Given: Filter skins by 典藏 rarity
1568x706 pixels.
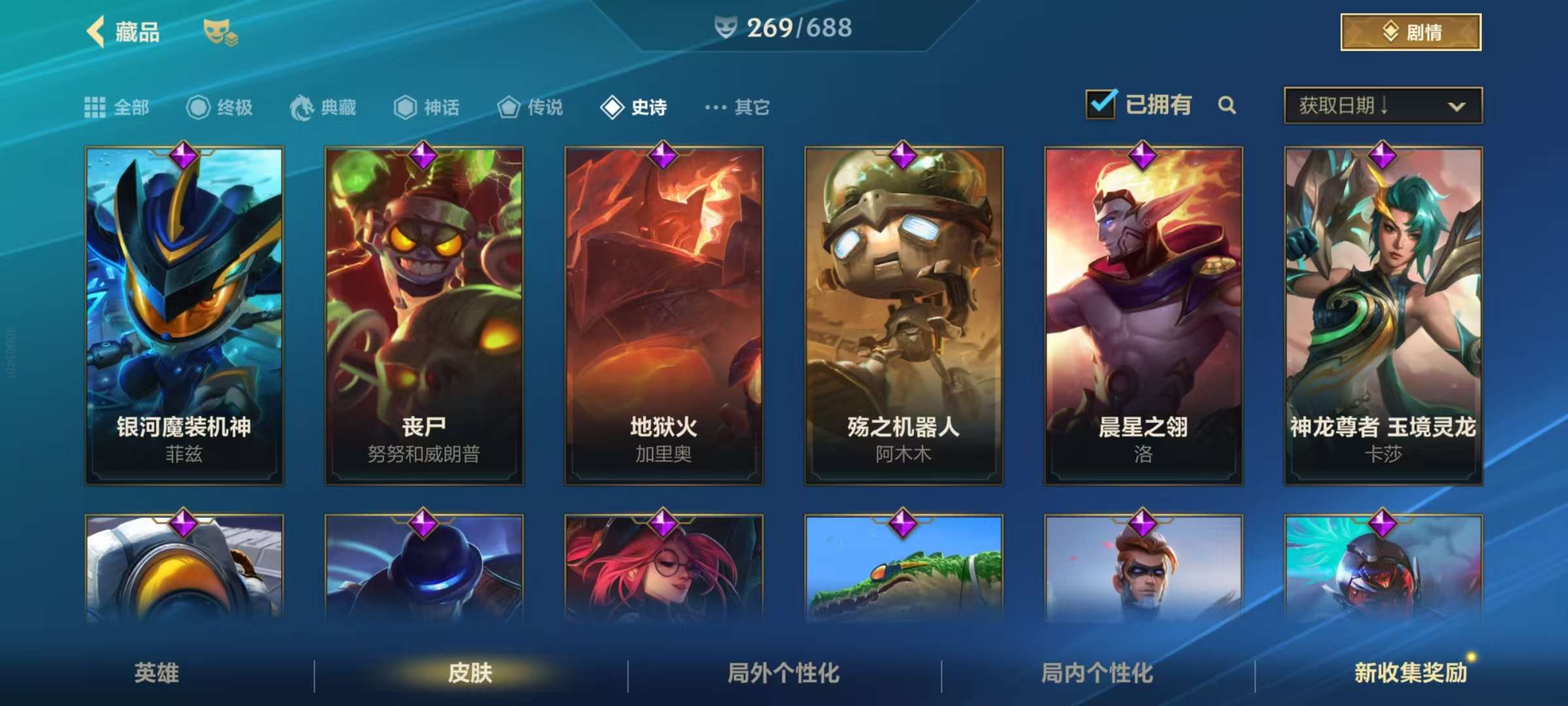Looking at the screenshot, I should click(x=323, y=107).
